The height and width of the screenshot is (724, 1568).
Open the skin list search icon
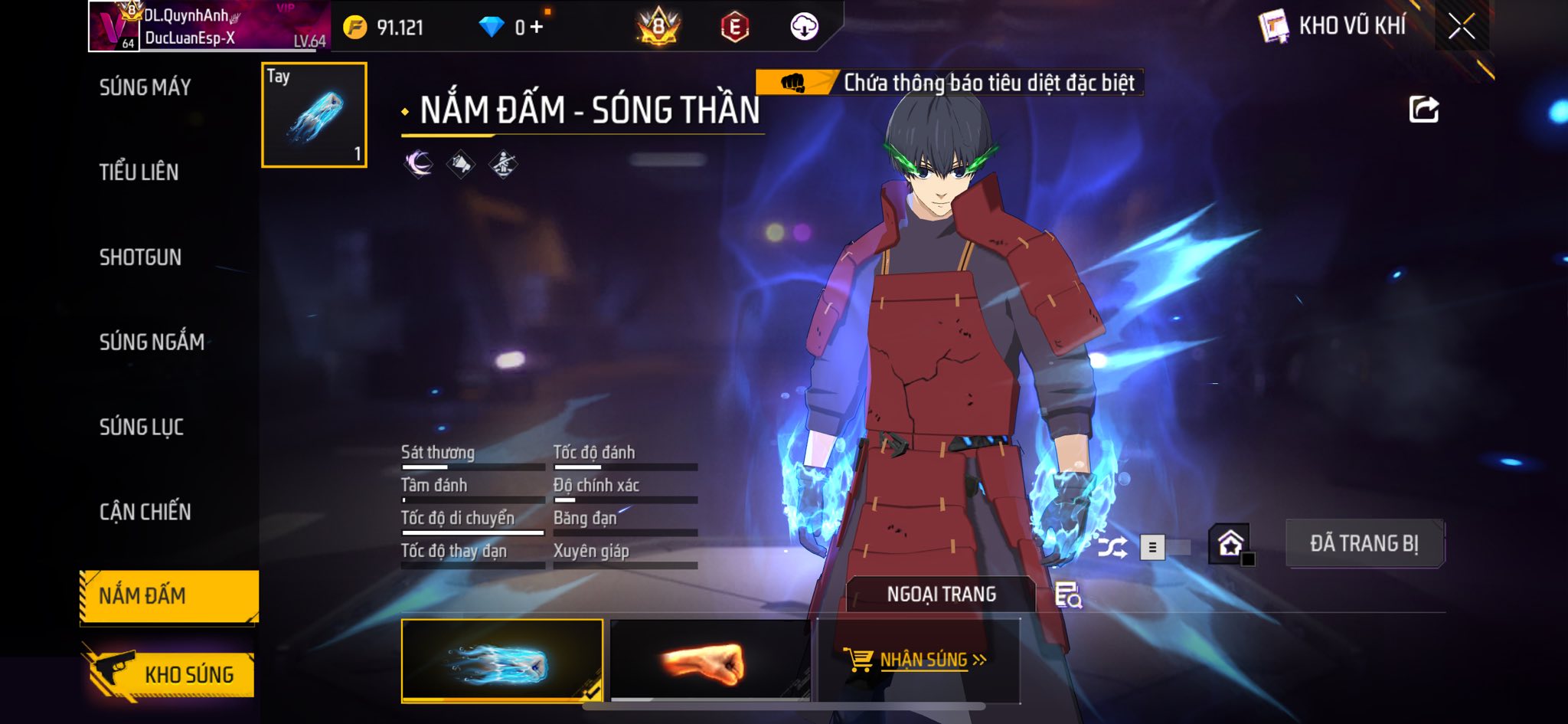click(x=1068, y=595)
